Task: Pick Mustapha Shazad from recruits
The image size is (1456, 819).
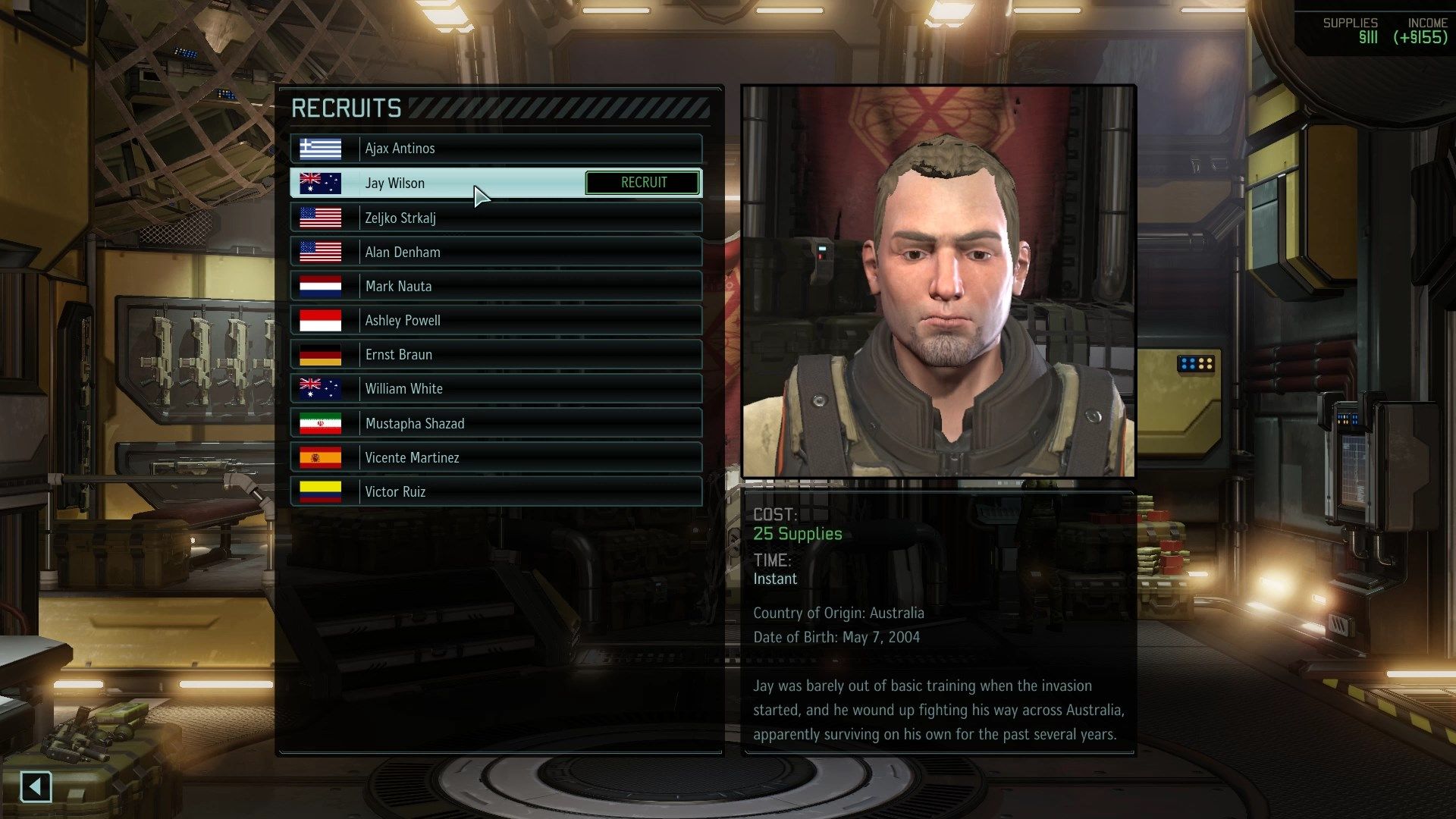Action: tap(496, 423)
